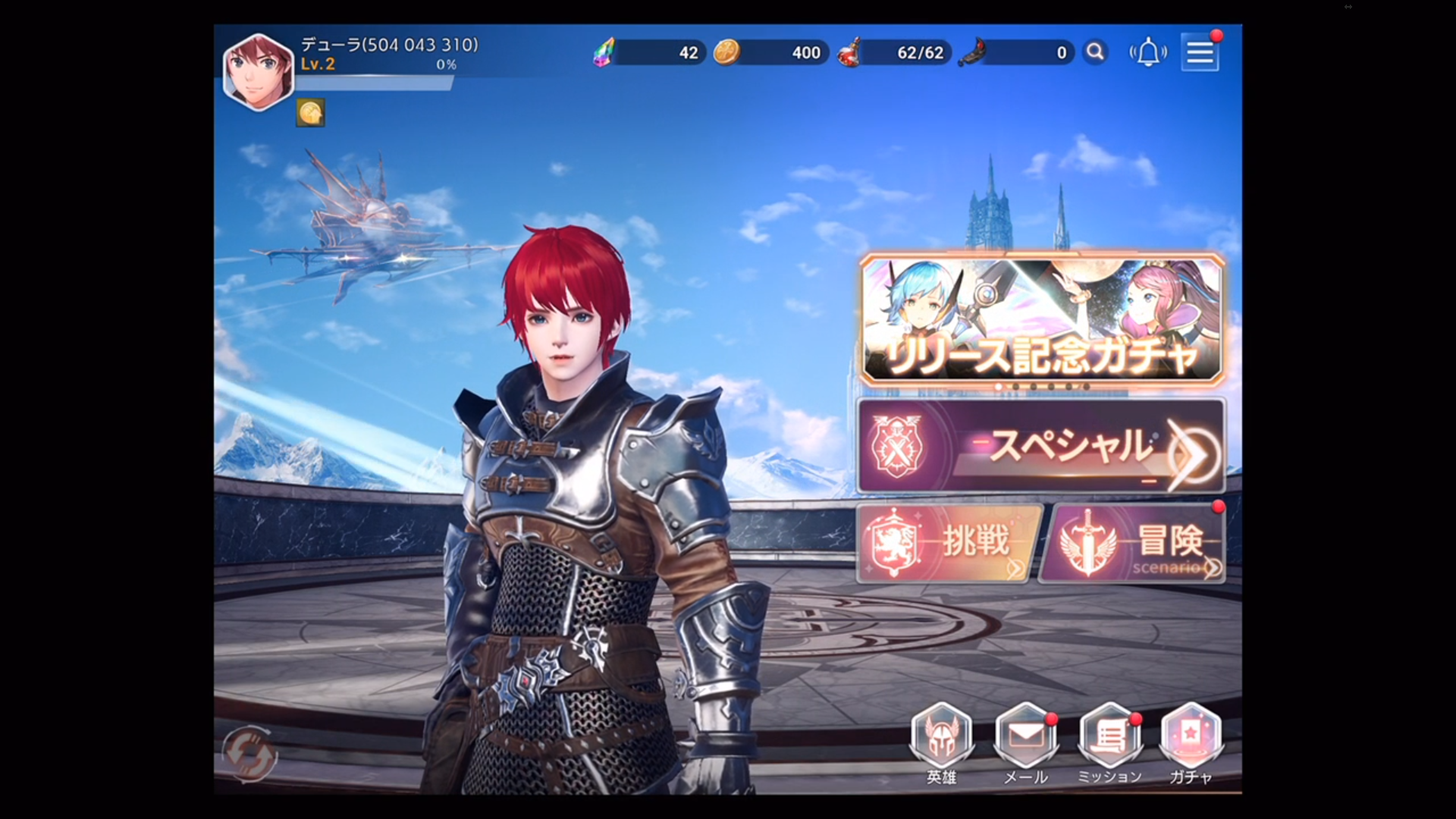Click the search magnifier icon

[x=1095, y=53]
